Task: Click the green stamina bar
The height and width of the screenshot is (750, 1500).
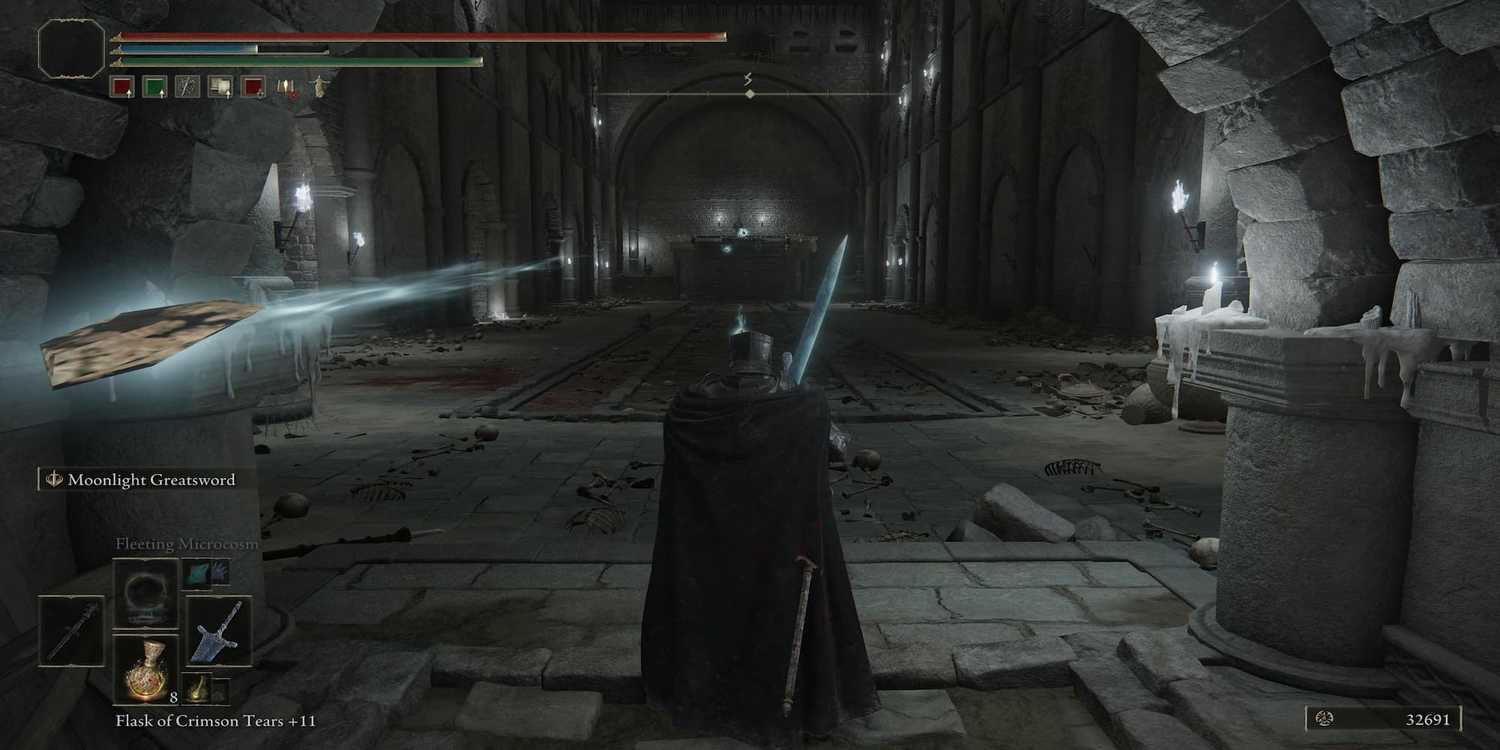Action: point(300,59)
